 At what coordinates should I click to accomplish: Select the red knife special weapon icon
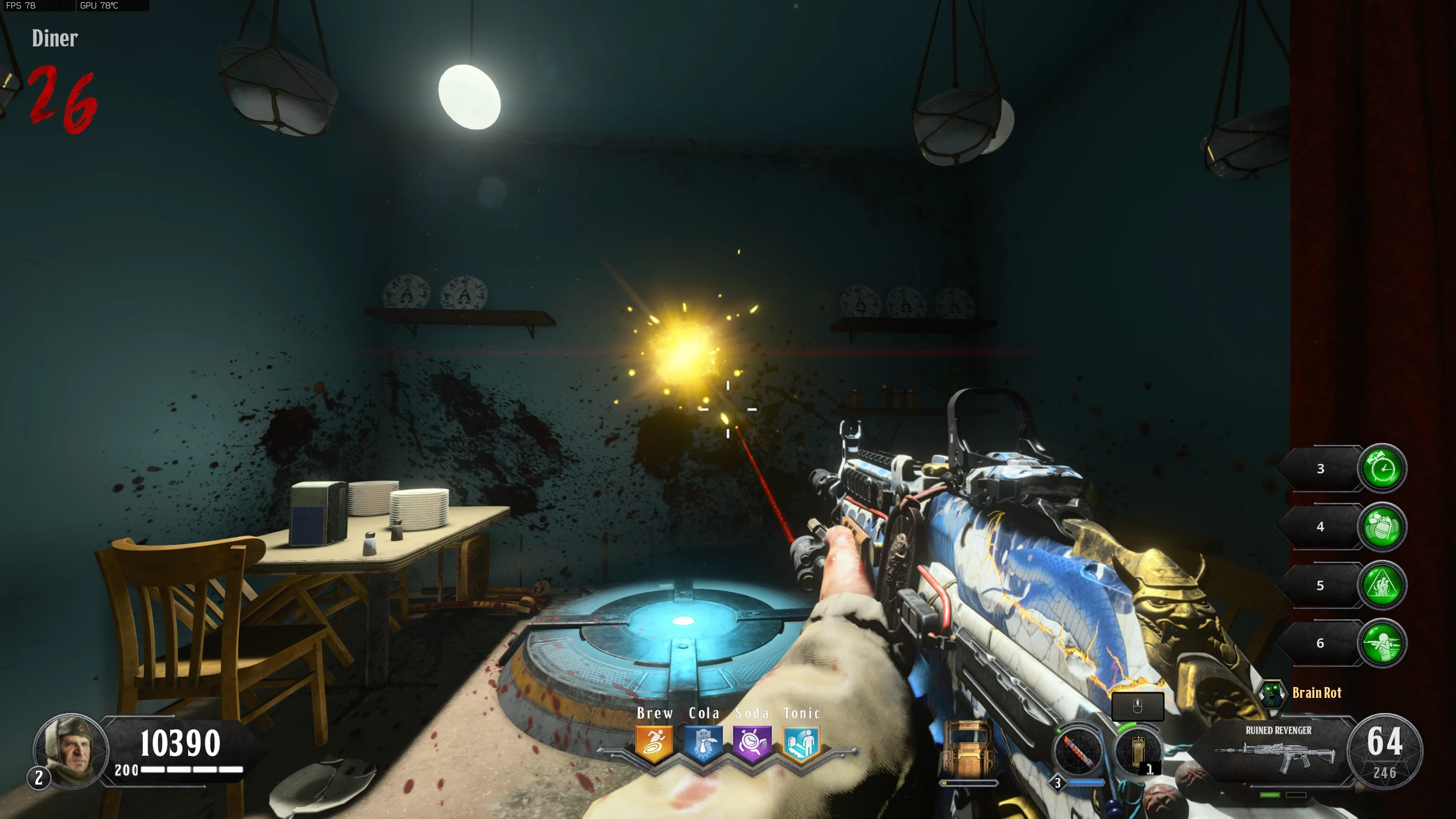(1078, 751)
